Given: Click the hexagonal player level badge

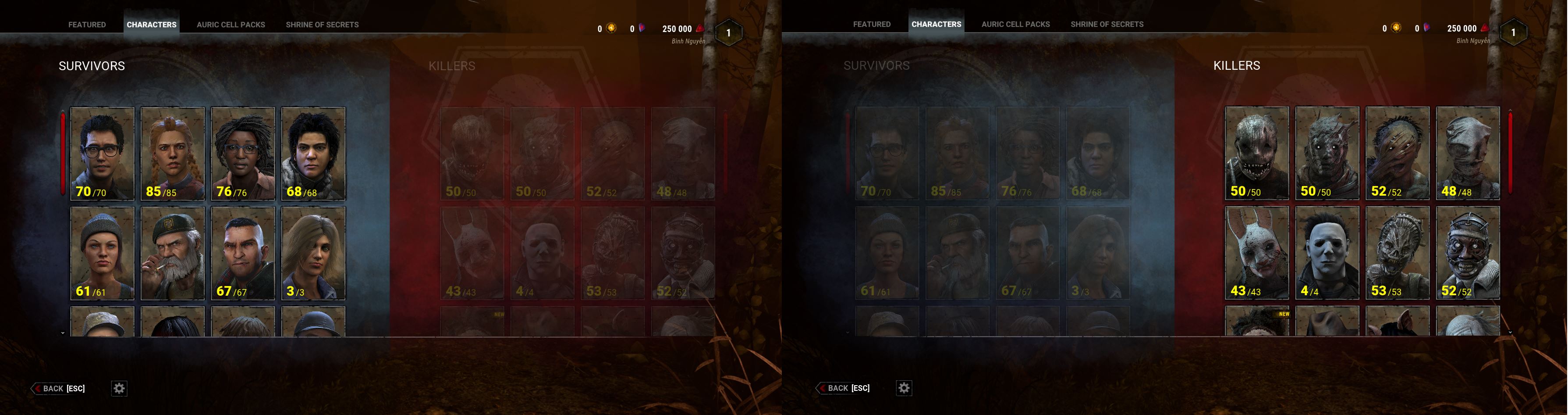Looking at the screenshot, I should coord(728,32).
